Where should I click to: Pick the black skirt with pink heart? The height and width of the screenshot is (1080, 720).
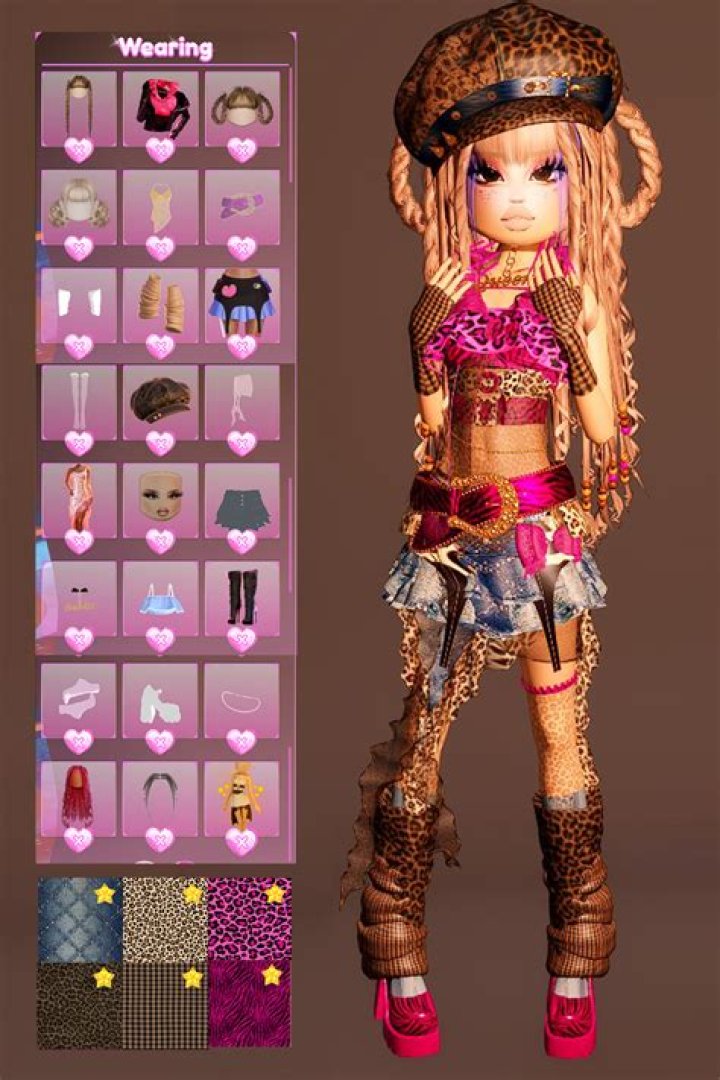click(x=241, y=304)
